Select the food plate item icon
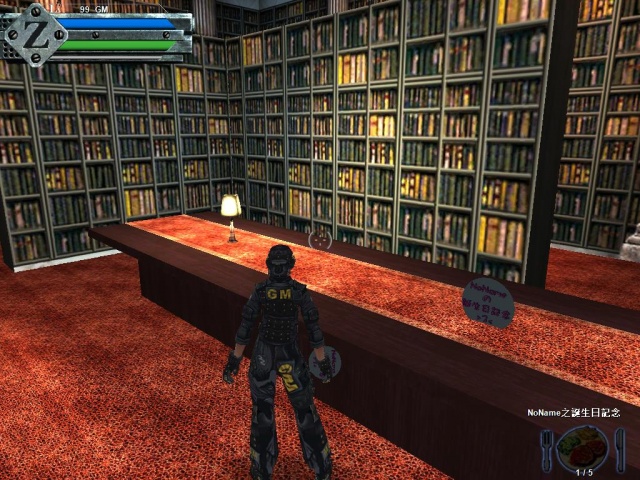 [x=583, y=445]
